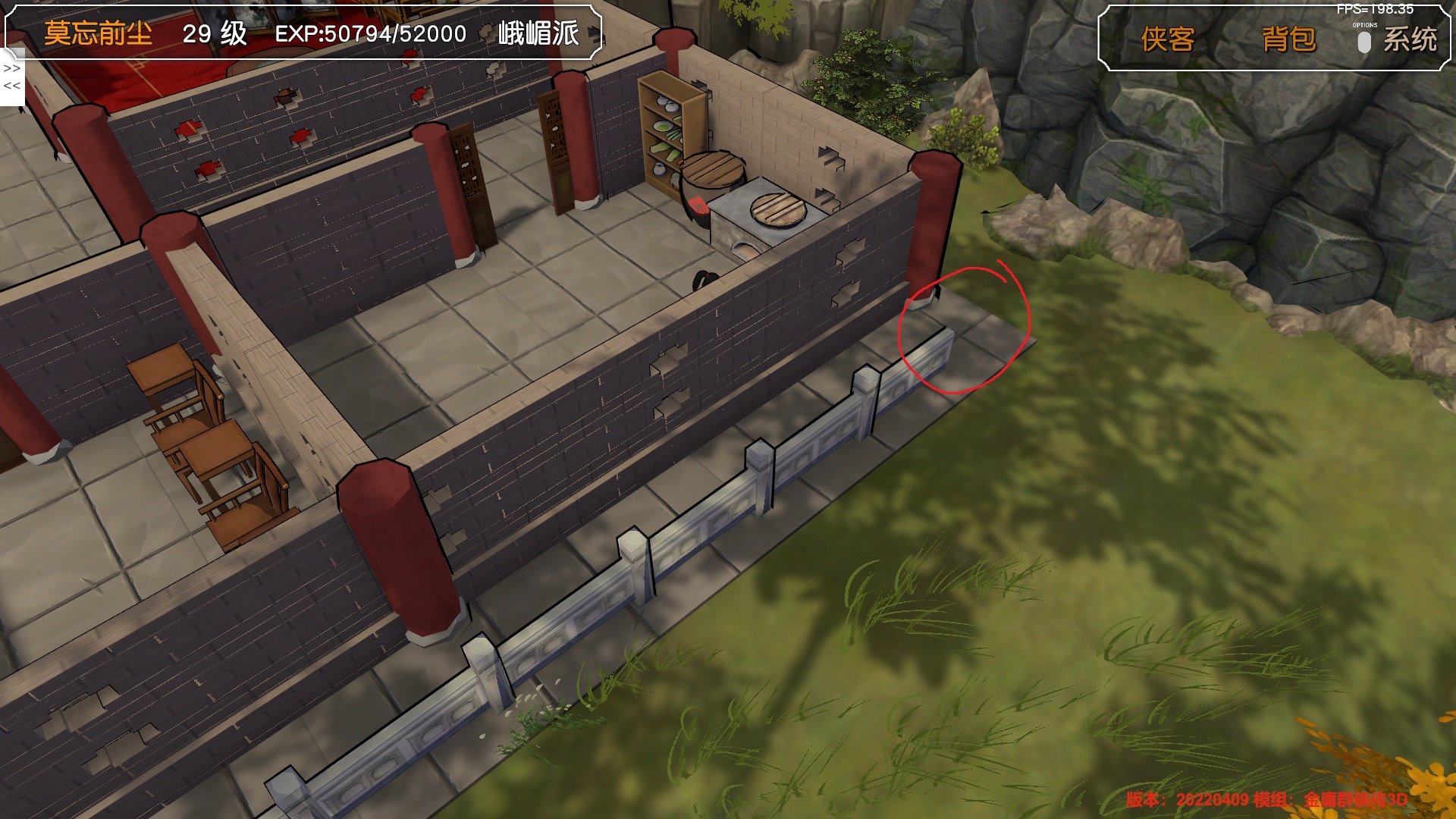
Task: Open the 背包 inventory bag
Action: [x=1288, y=39]
